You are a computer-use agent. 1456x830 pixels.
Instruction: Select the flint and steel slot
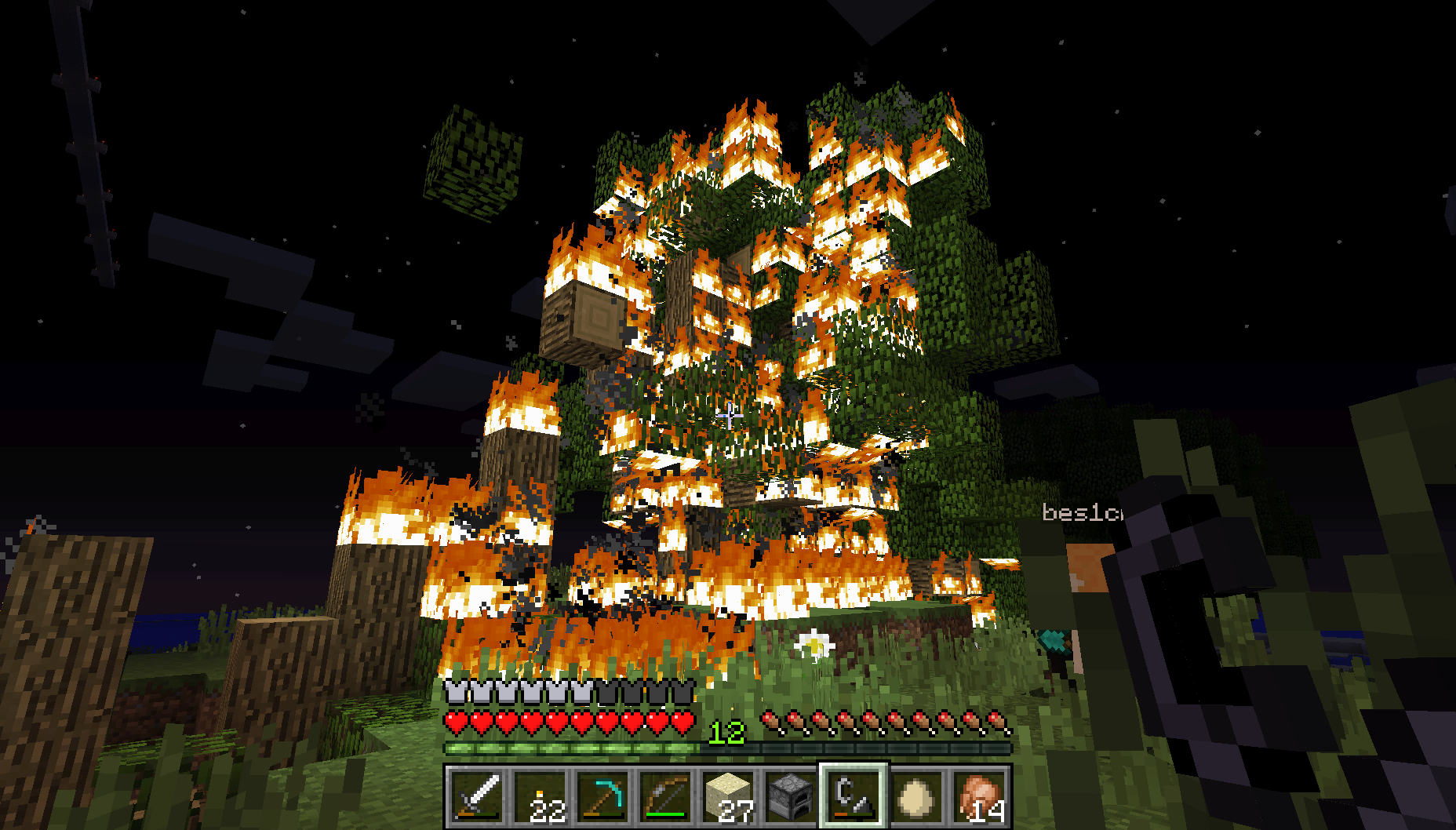click(854, 796)
